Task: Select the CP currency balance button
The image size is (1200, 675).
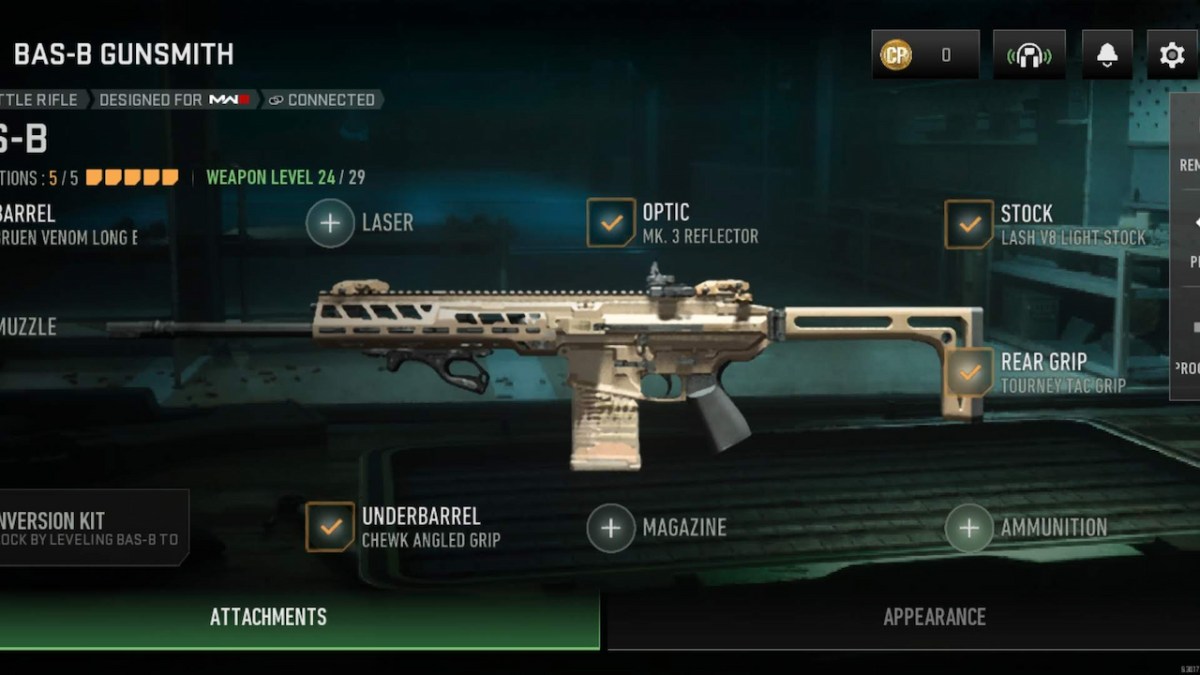Action: pos(925,55)
